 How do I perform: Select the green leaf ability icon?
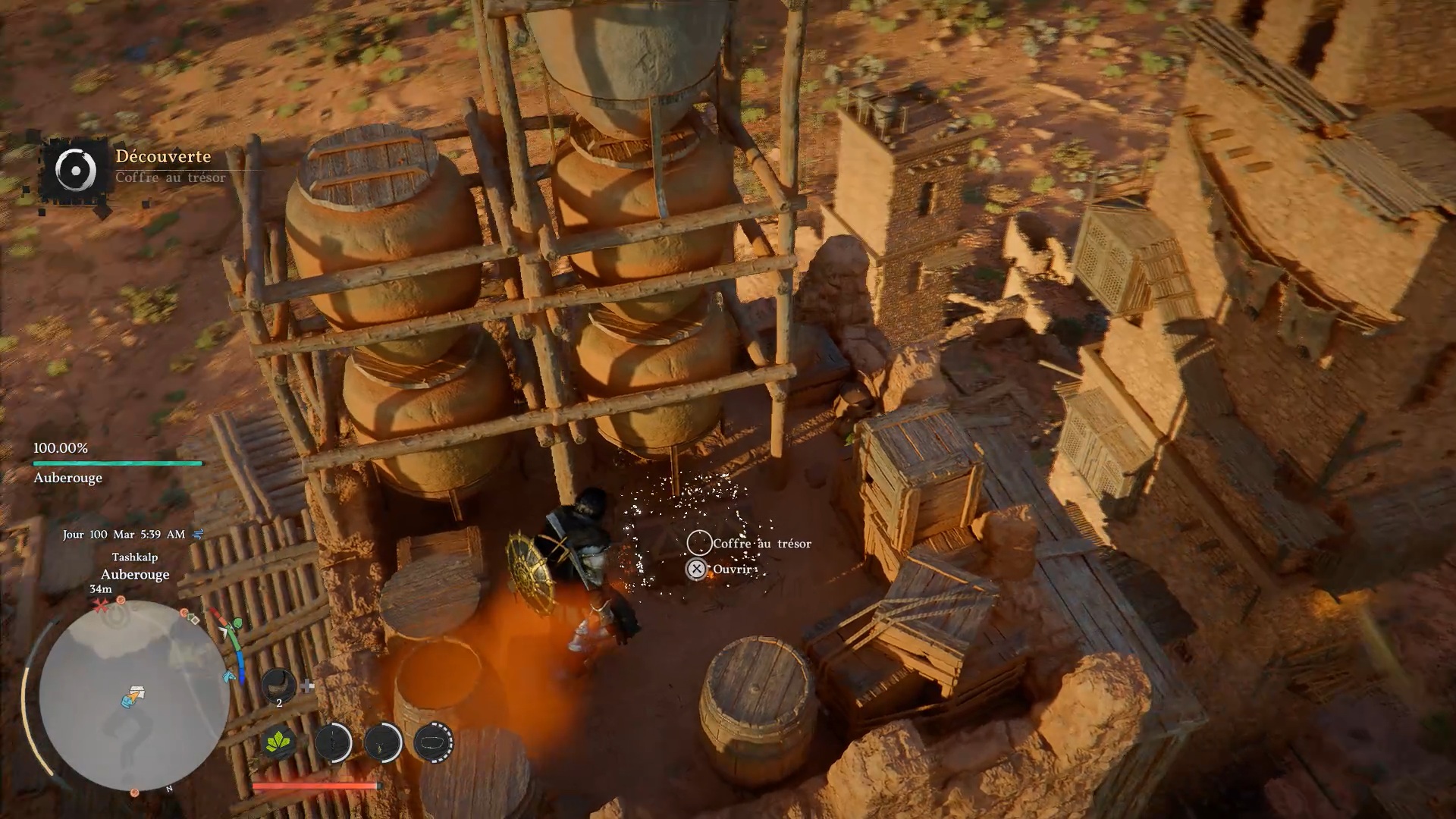click(279, 742)
